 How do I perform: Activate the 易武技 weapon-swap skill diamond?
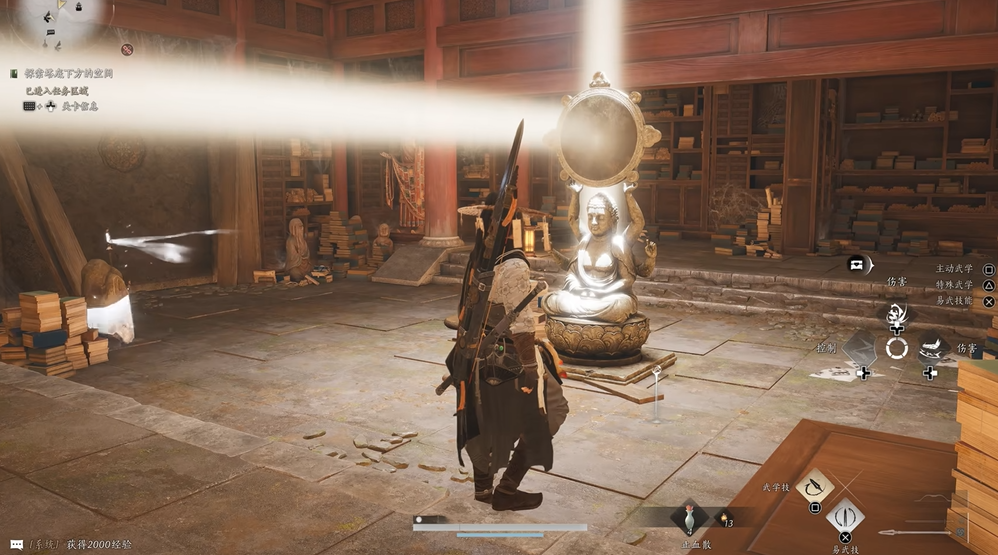tap(845, 517)
